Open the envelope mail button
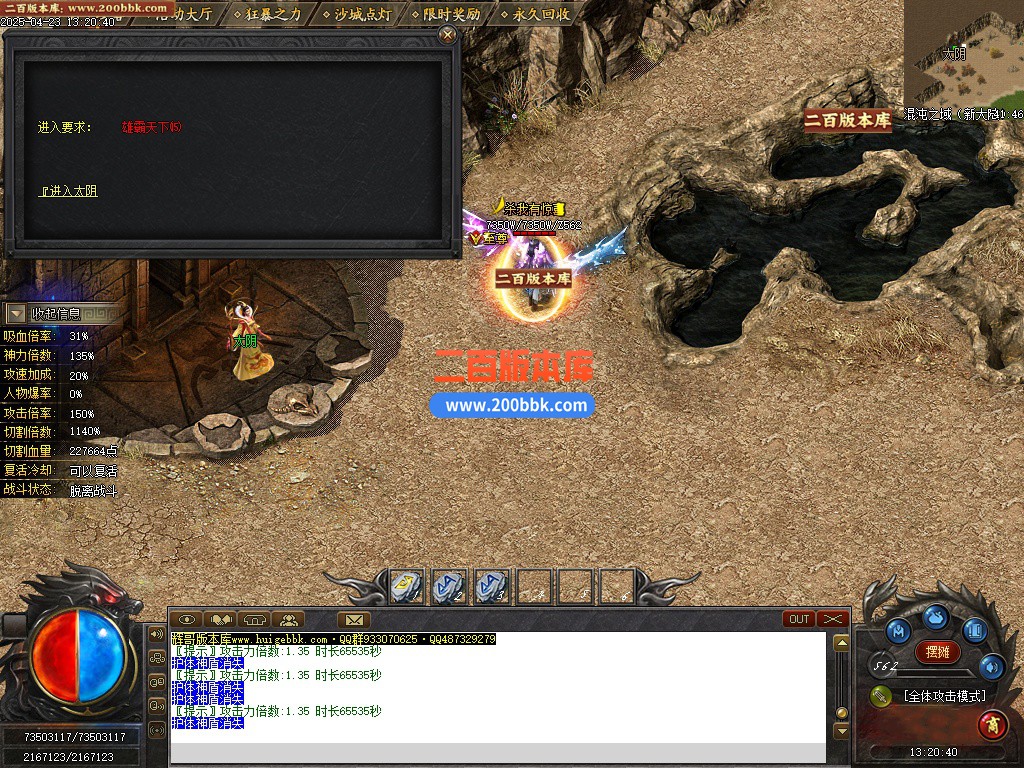Viewport: 1024px width, 768px height. pos(353,619)
